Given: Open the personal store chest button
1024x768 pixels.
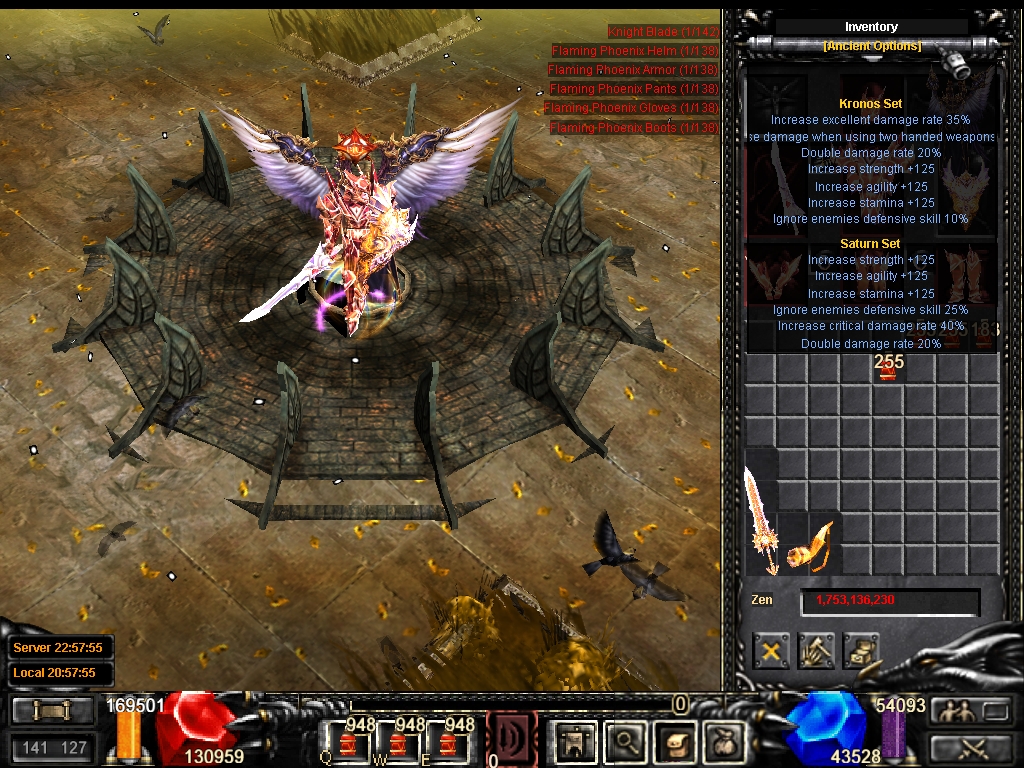Looking at the screenshot, I should (x=861, y=651).
